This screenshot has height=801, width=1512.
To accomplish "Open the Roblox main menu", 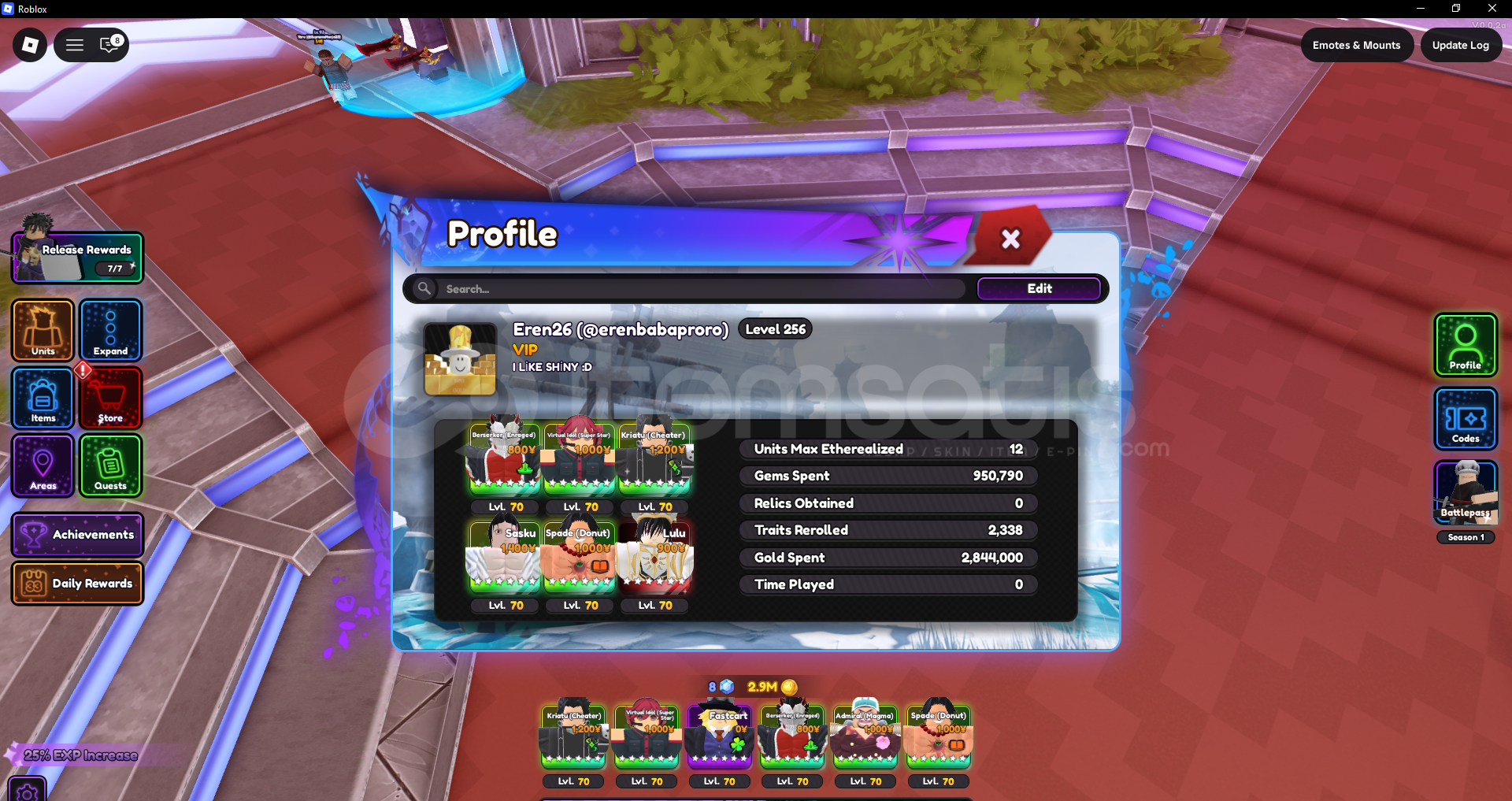I will pyautogui.click(x=74, y=45).
